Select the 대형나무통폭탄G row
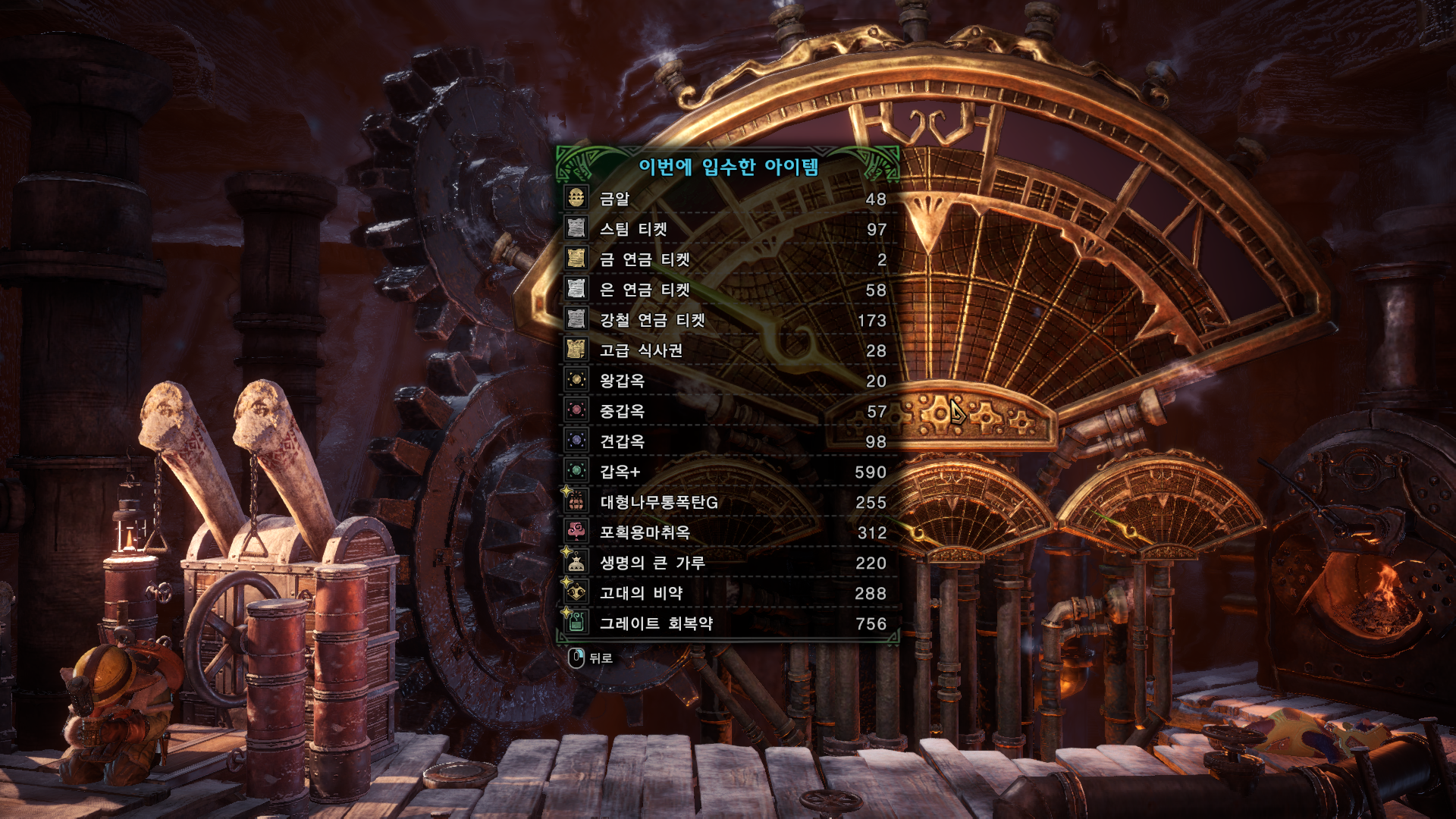This screenshot has height=819, width=1456. 728,502
